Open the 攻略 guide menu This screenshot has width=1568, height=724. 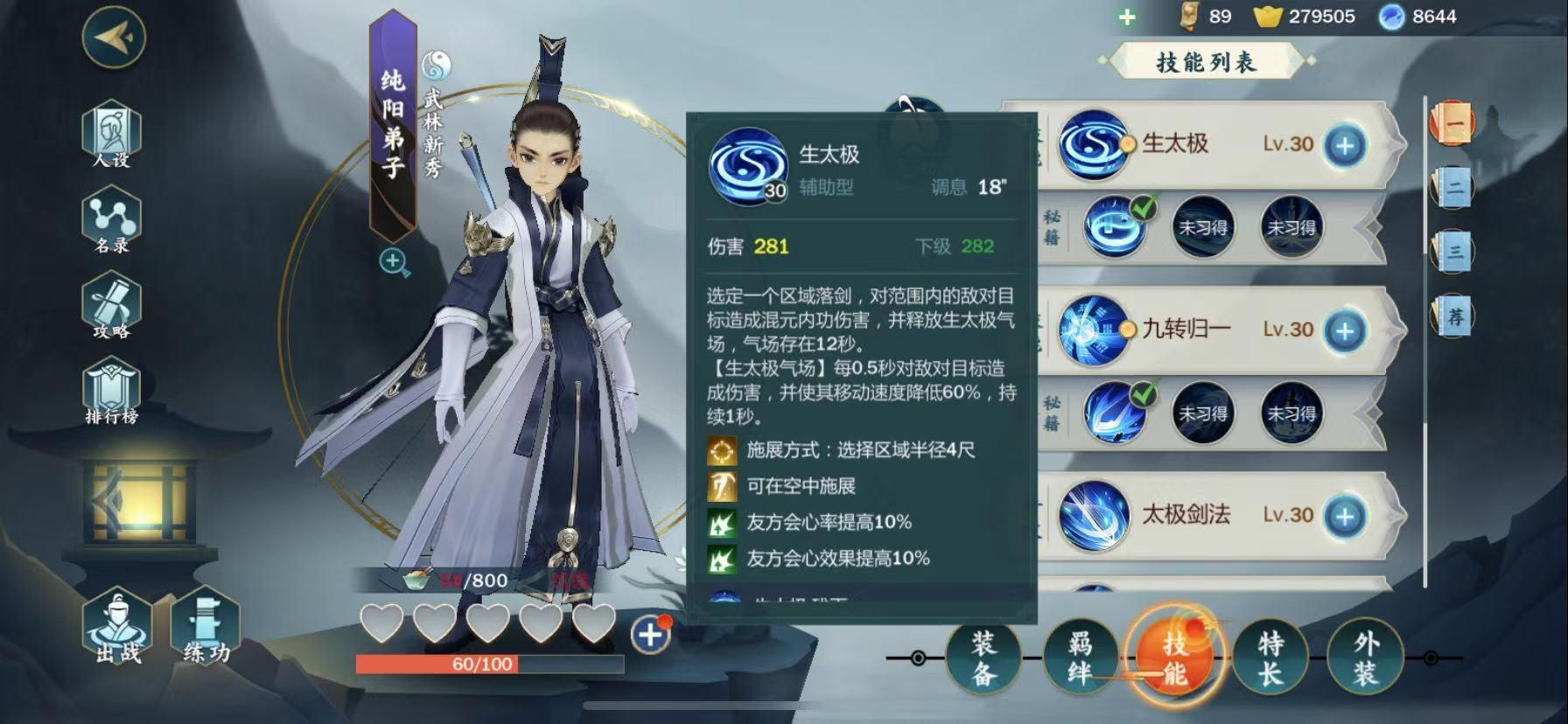coord(111,306)
